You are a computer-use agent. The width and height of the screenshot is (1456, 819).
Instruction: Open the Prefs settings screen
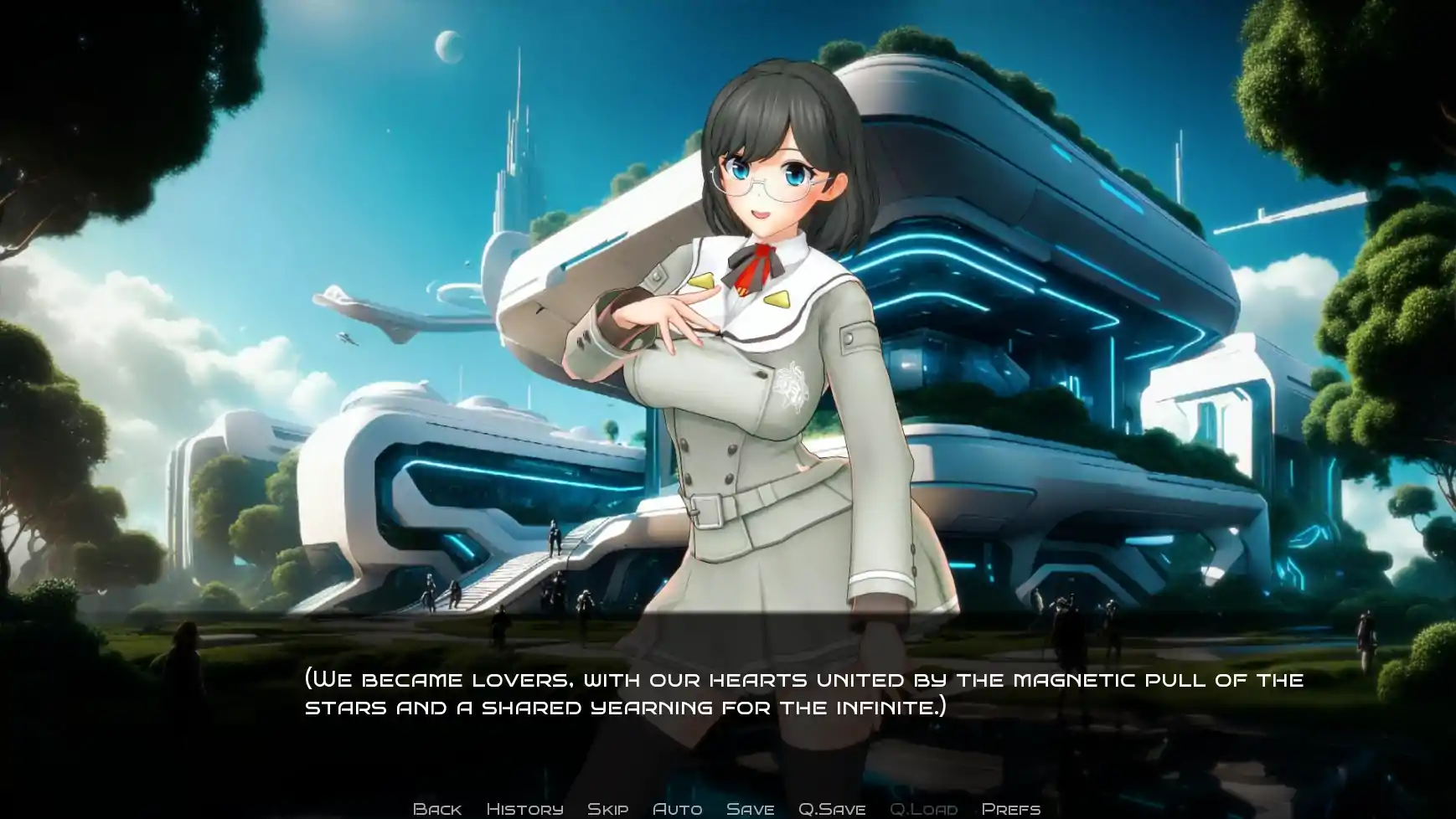pyautogui.click(x=1010, y=808)
